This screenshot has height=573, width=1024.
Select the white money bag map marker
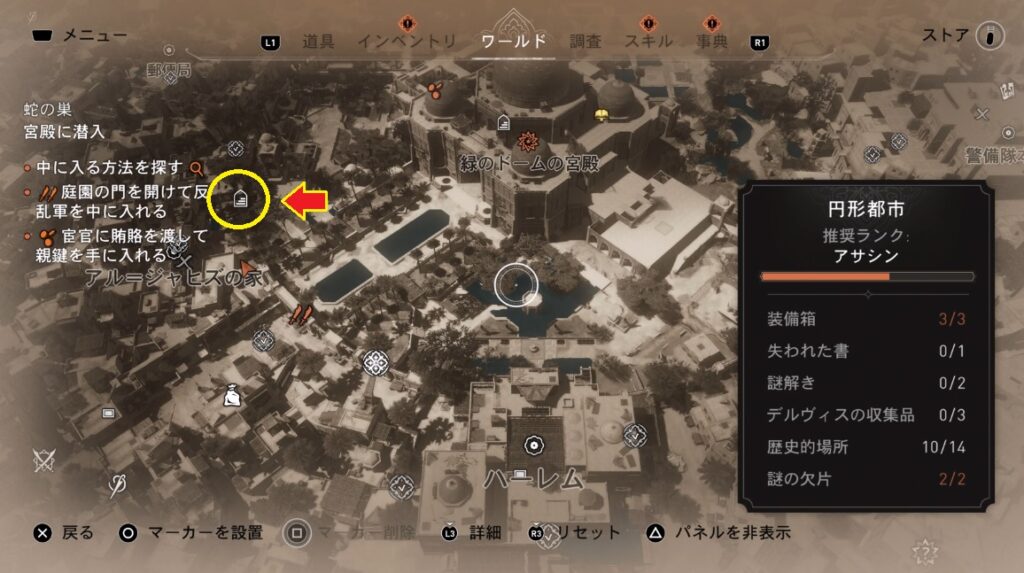(232, 397)
